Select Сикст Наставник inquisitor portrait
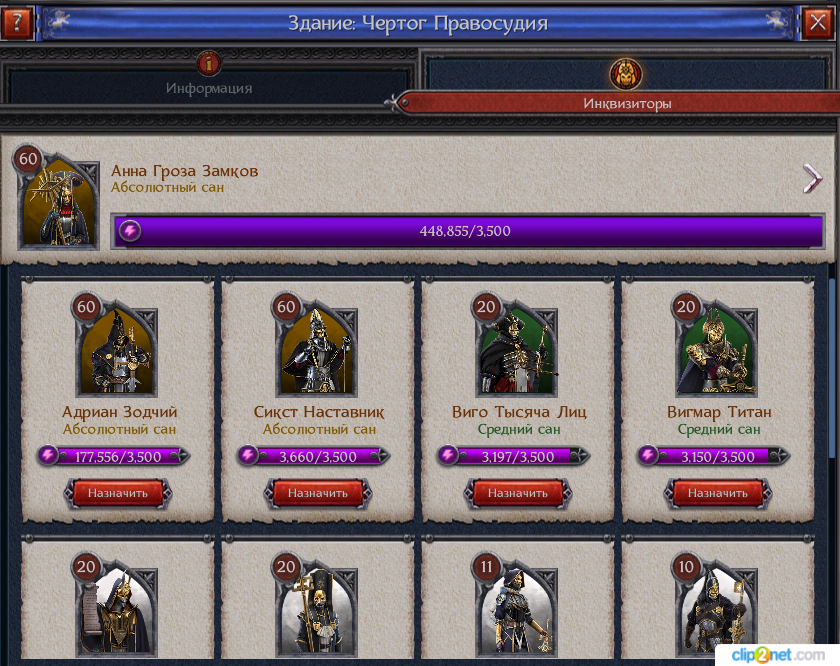Image resolution: width=840 pixels, height=666 pixels. [318, 351]
